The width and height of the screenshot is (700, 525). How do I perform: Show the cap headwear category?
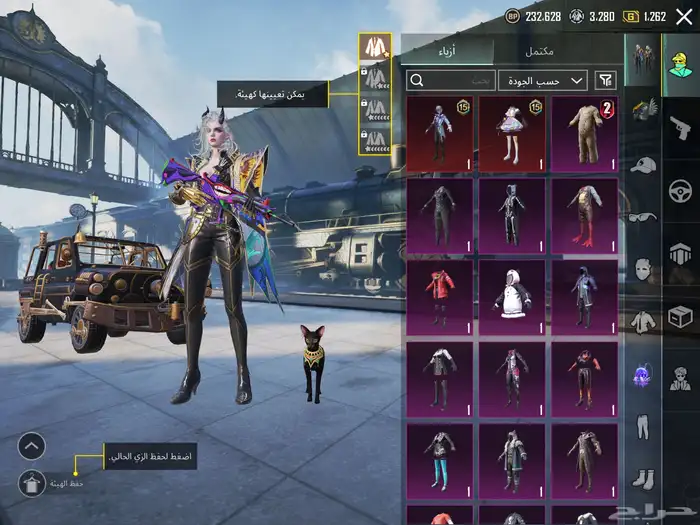[x=643, y=165]
